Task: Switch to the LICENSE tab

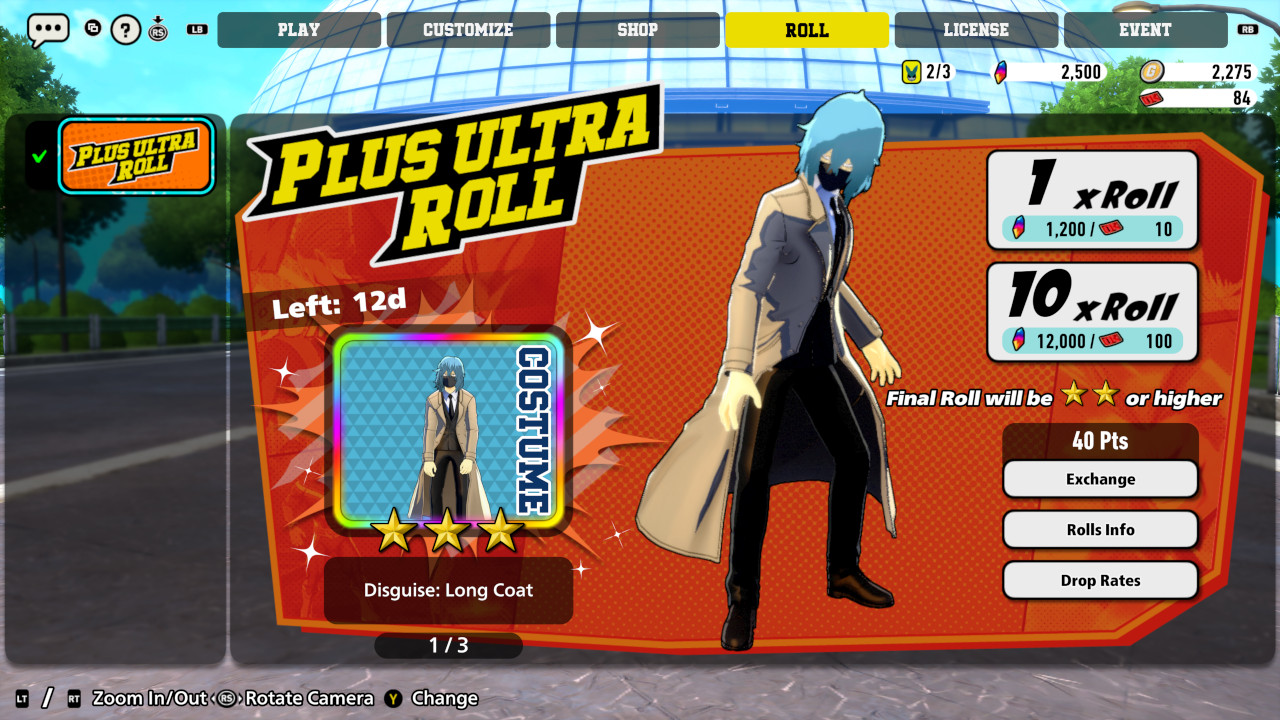Action: click(975, 29)
